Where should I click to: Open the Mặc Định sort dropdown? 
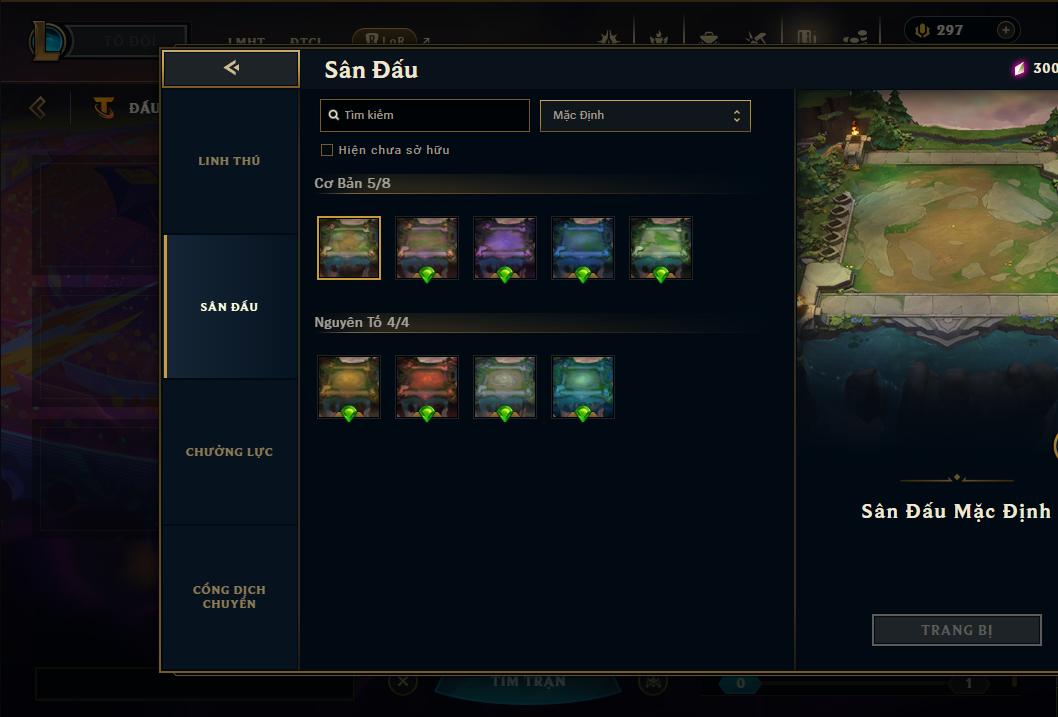point(645,115)
